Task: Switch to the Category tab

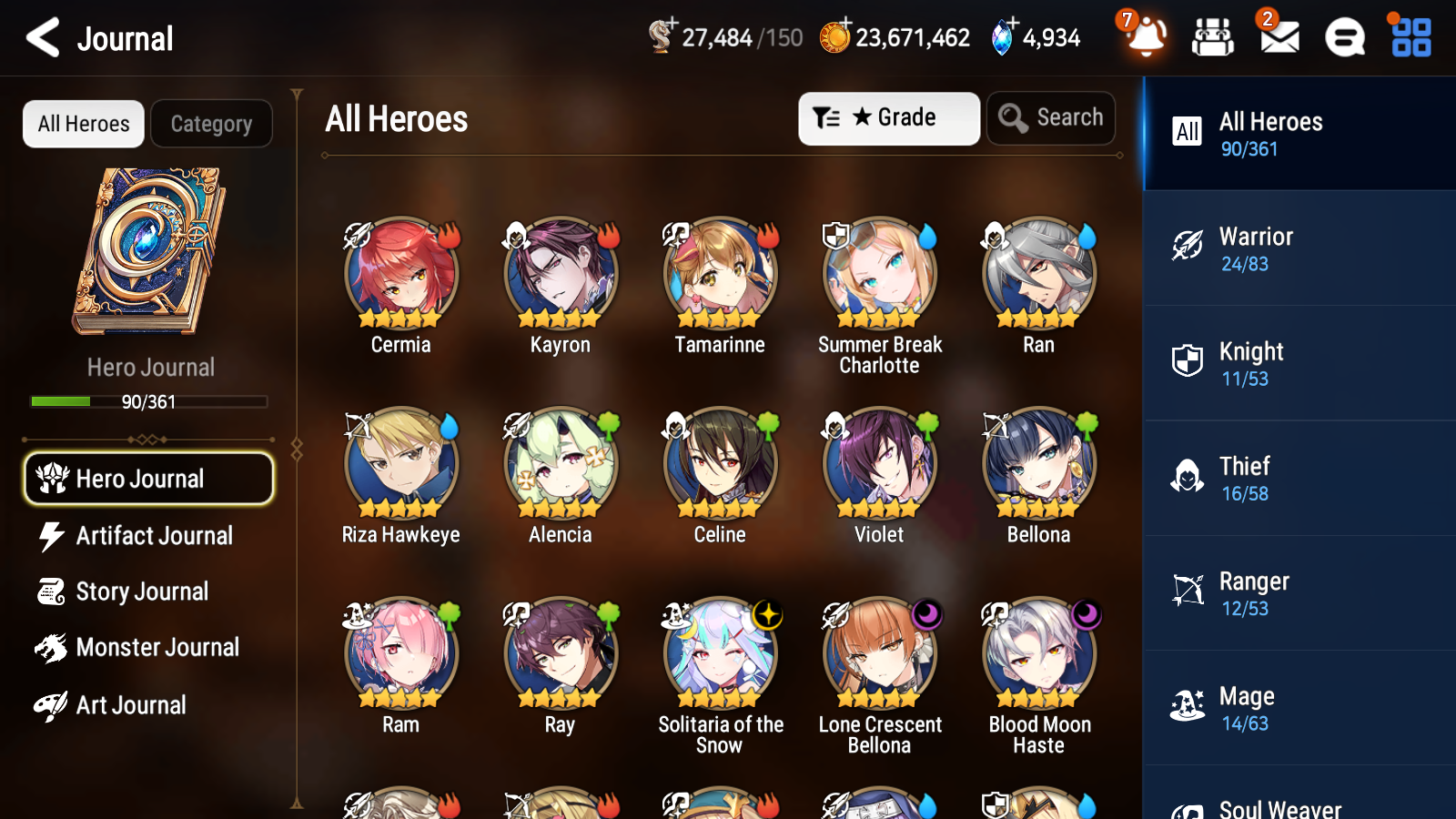Action: 211,124
